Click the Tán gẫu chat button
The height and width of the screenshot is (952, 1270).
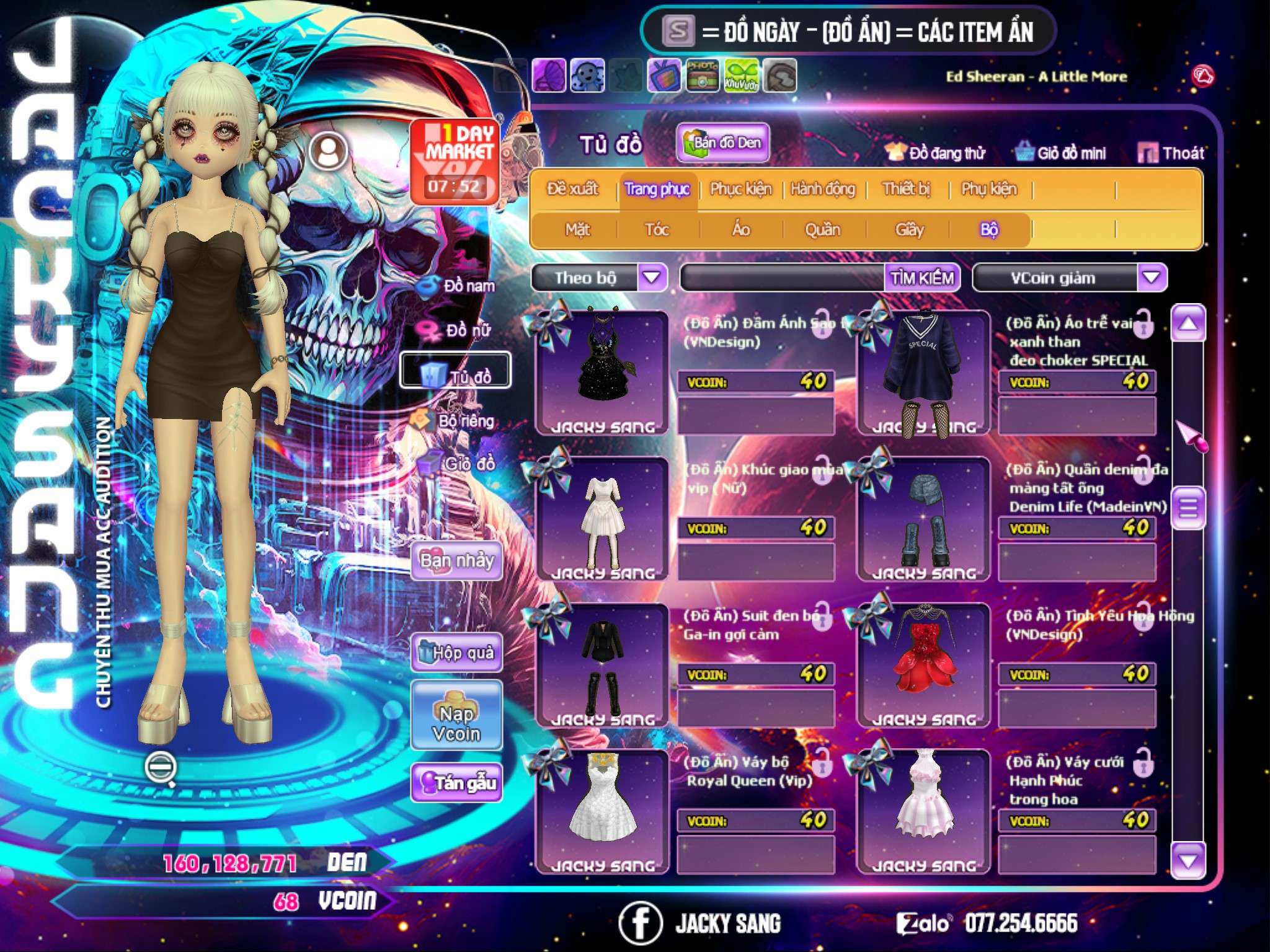[x=456, y=783]
